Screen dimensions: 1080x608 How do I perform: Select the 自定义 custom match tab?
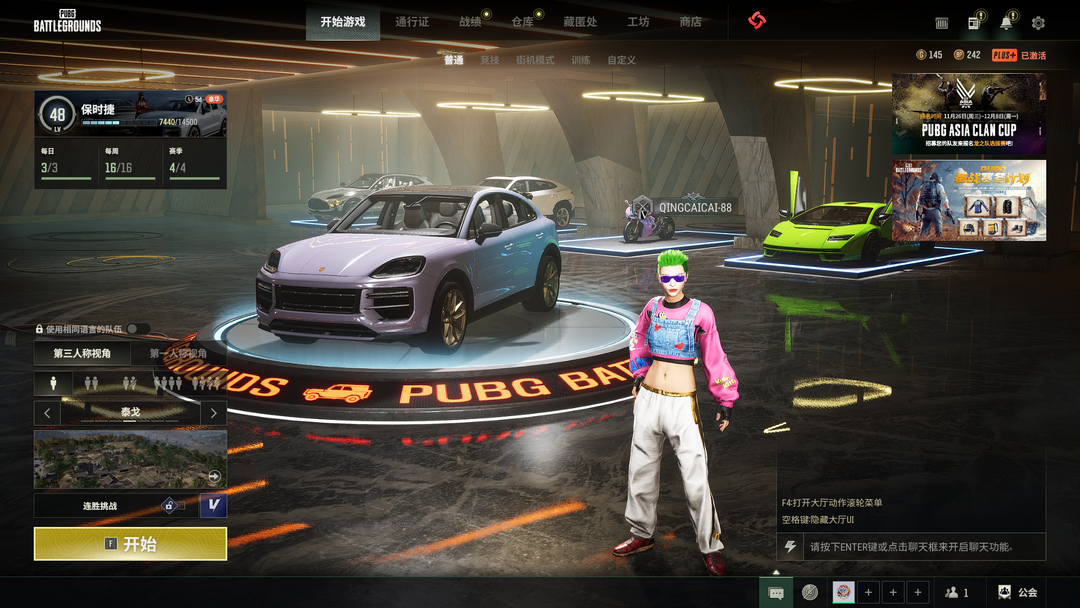(x=621, y=60)
